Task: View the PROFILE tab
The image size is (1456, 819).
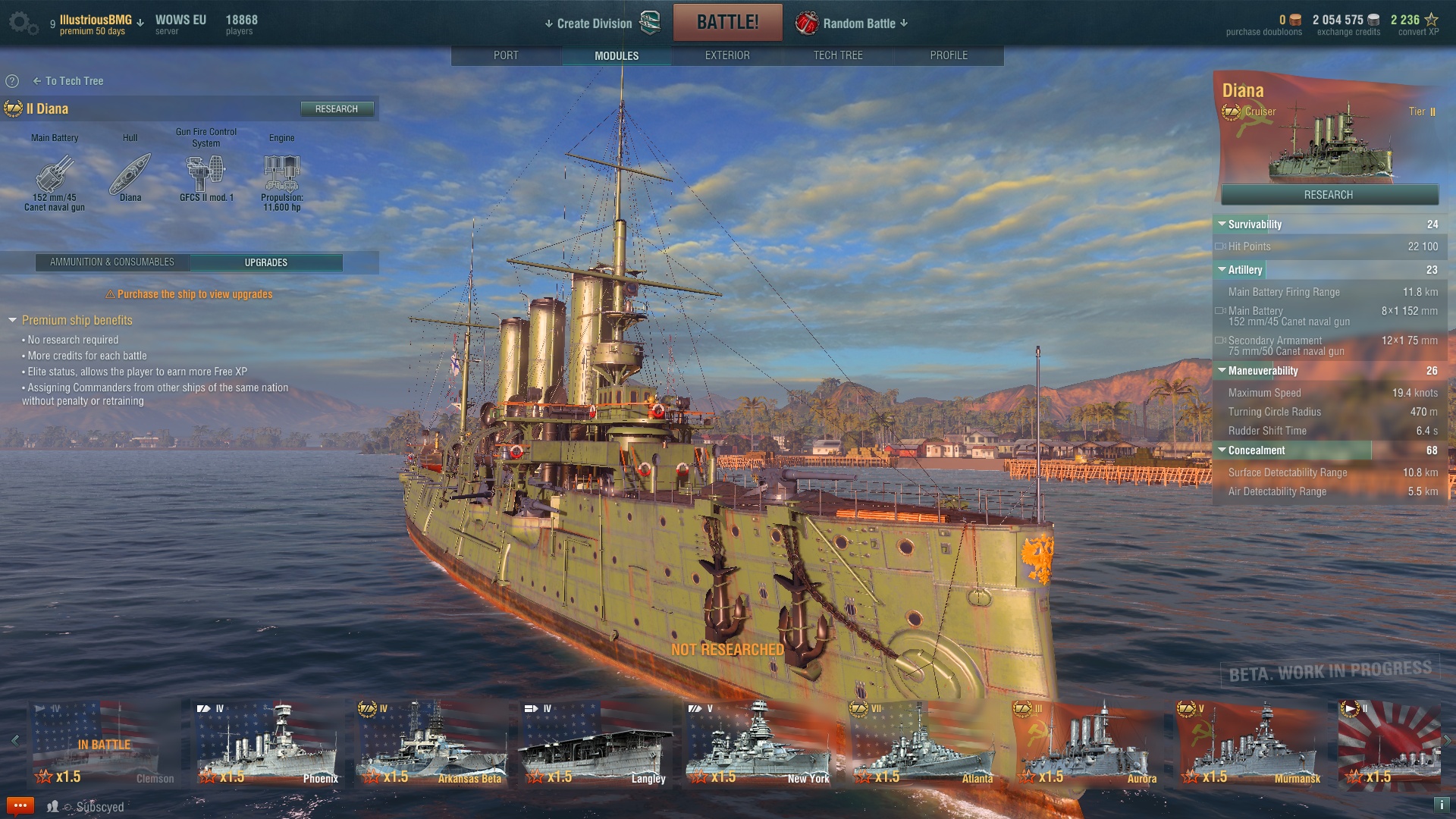Action: pos(948,55)
